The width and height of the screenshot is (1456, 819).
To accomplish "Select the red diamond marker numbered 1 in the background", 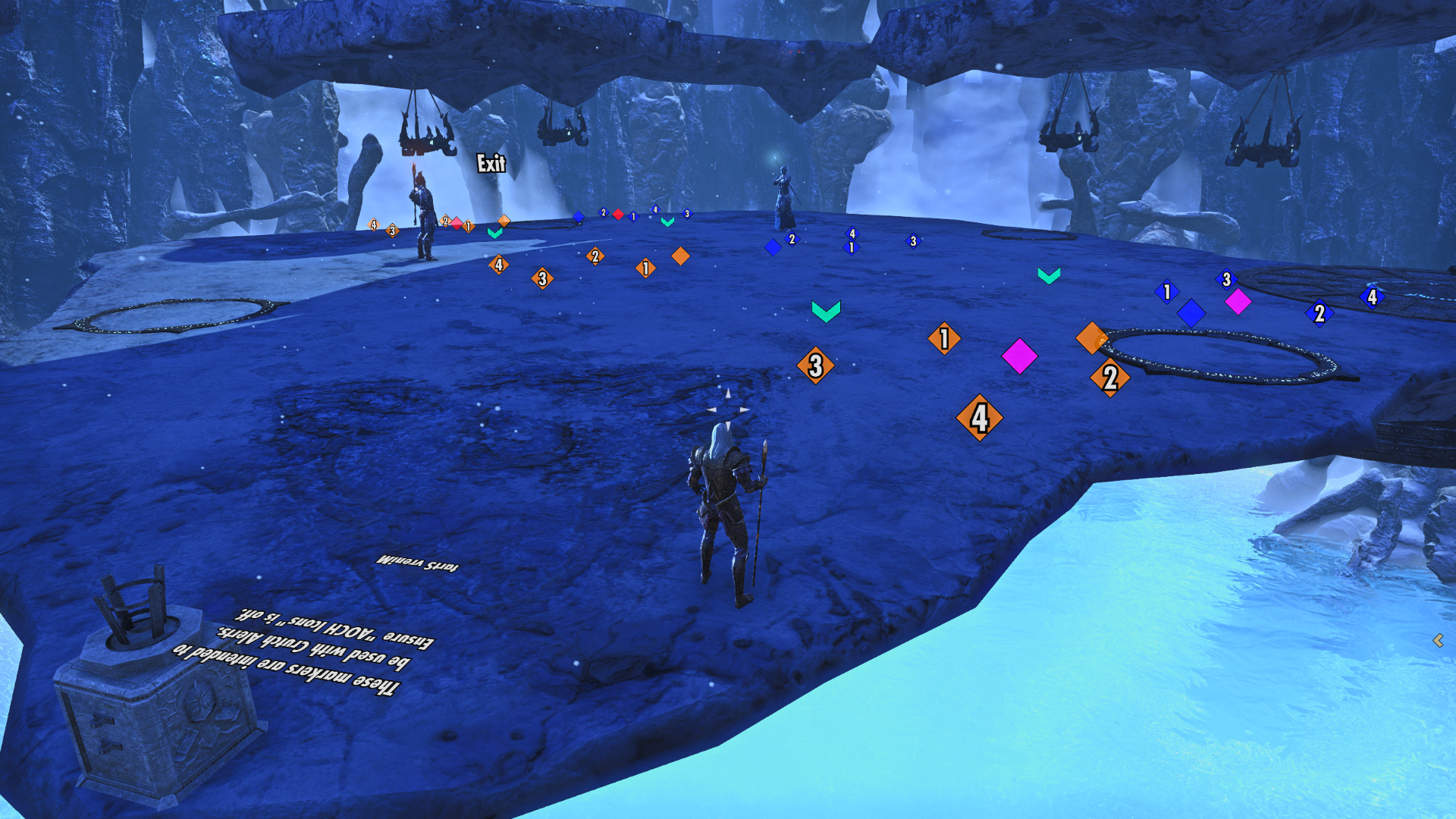I will [x=617, y=215].
